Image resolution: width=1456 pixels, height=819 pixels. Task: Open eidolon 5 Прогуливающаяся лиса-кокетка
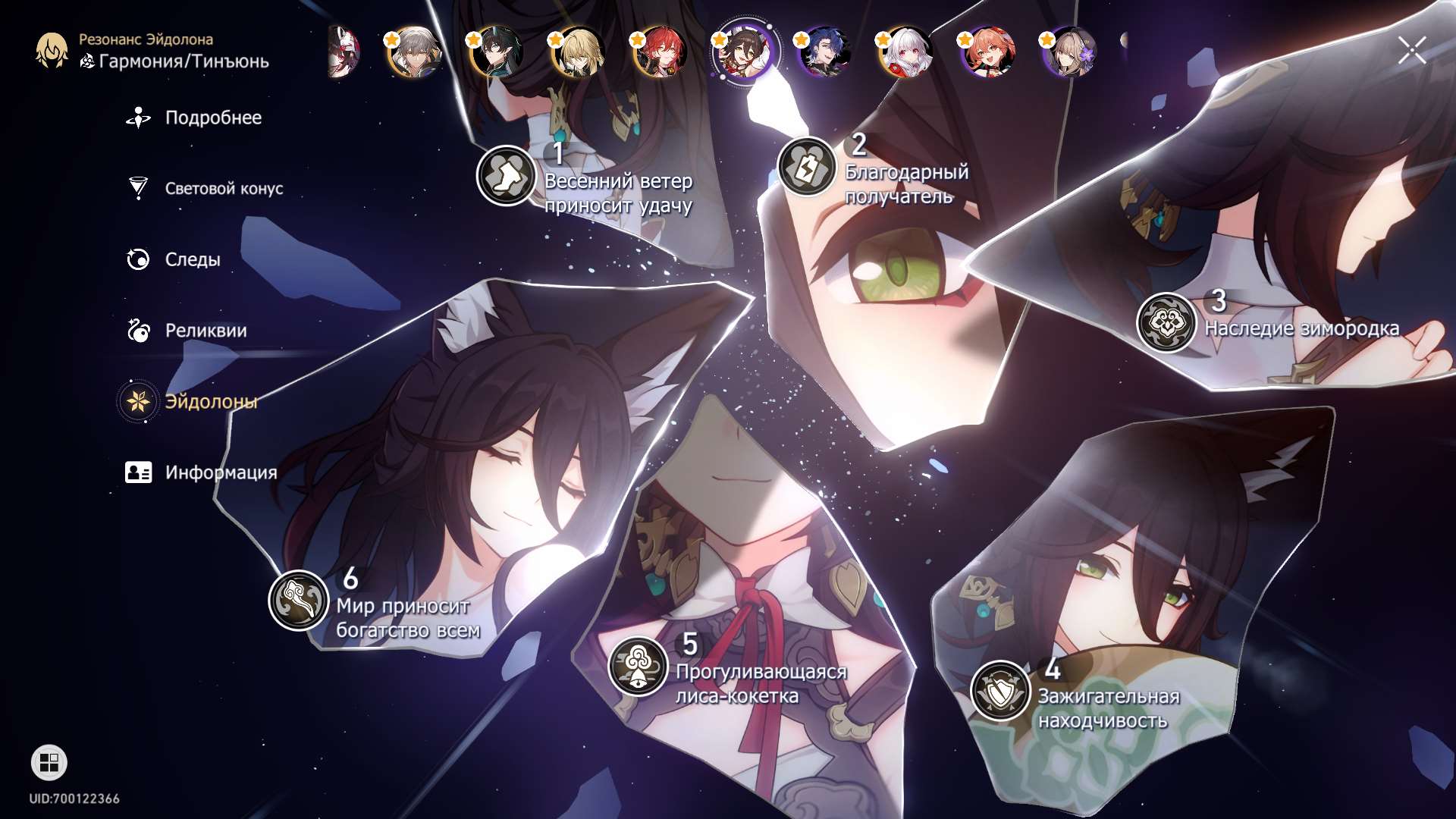(x=639, y=666)
